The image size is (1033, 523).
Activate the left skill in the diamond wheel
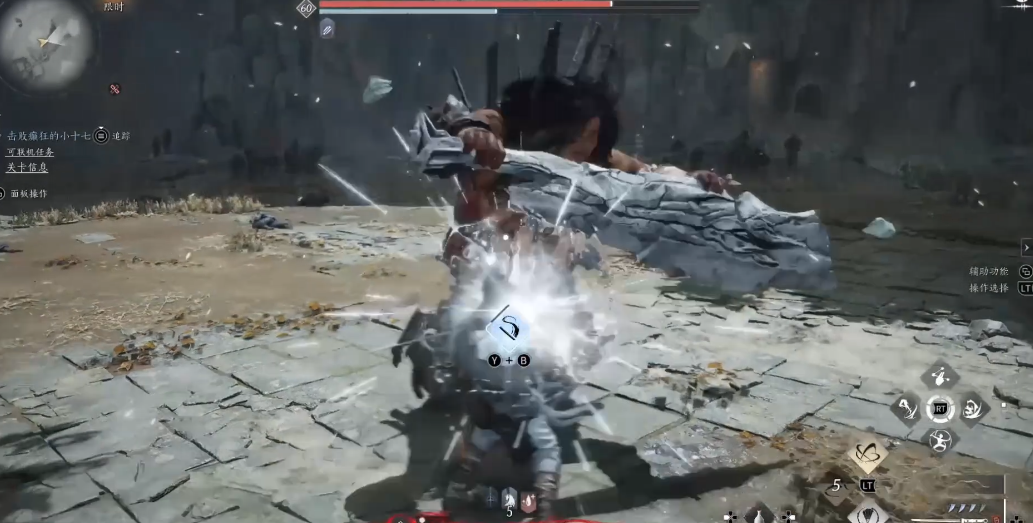tap(906, 408)
